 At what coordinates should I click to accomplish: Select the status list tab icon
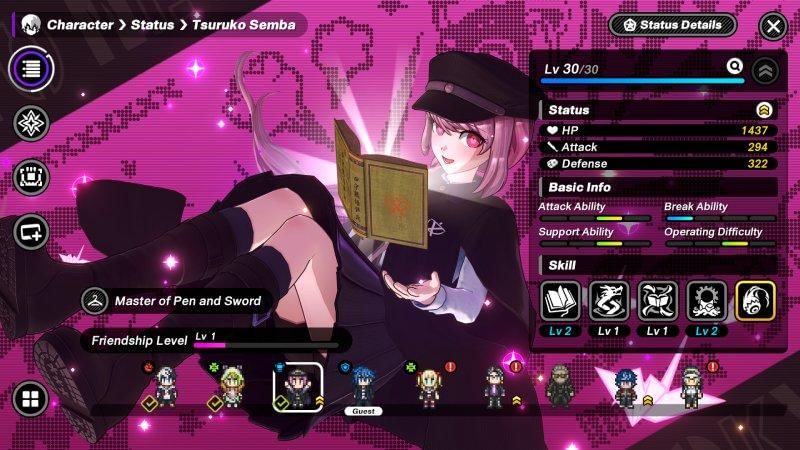pyautogui.click(x=32, y=68)
